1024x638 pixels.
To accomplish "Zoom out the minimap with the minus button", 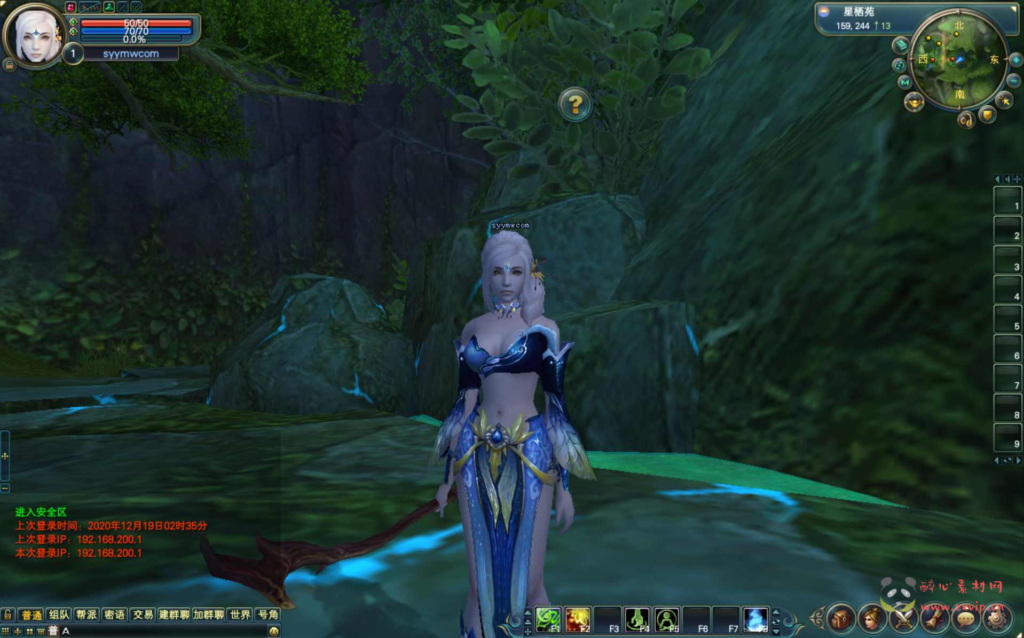I will click(x=1012, y=78).
